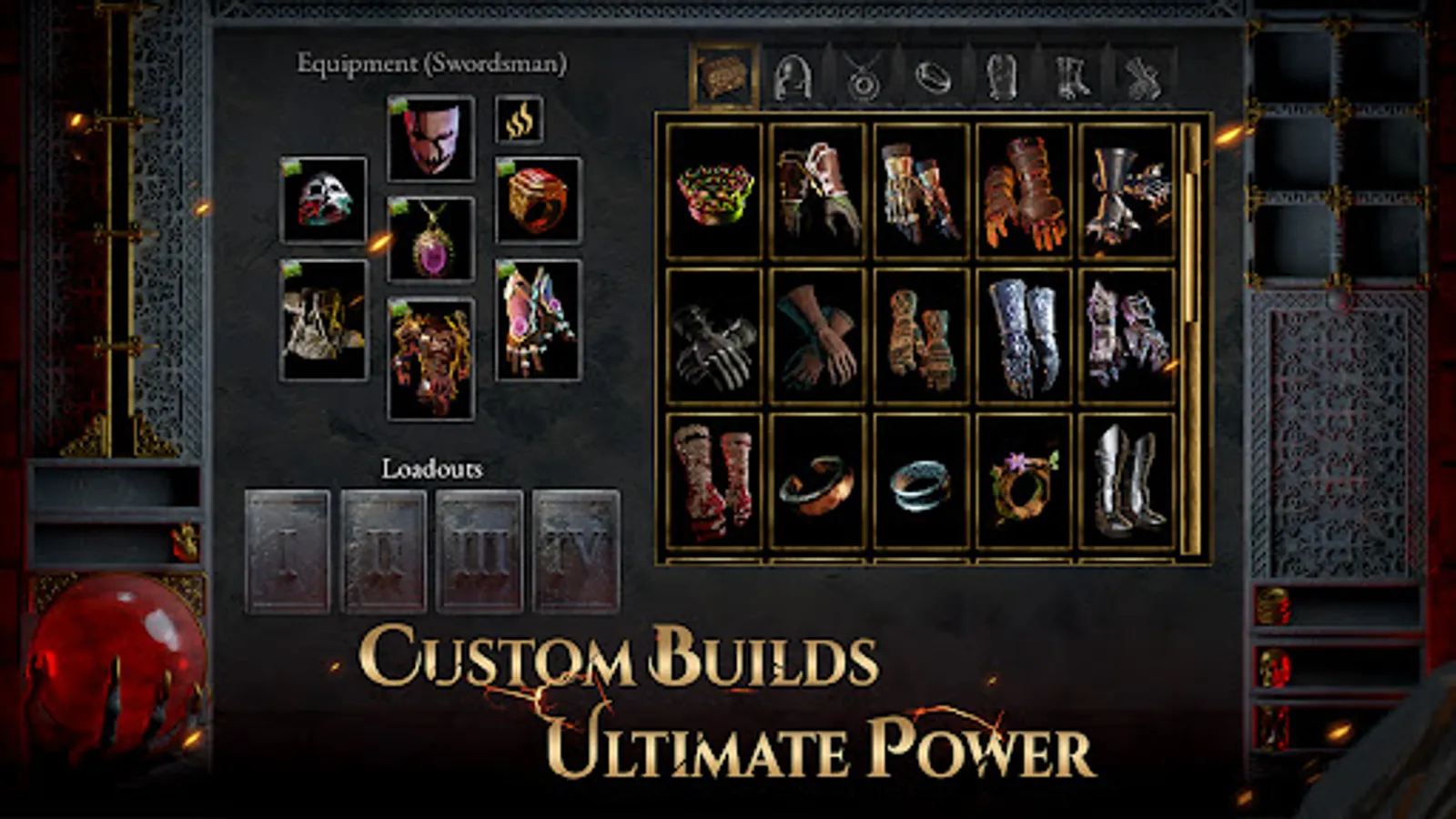Expand the equipped chest armor slot
Image resolution: width=1456 pixels, height=819 pixels.
coord(431,355)
